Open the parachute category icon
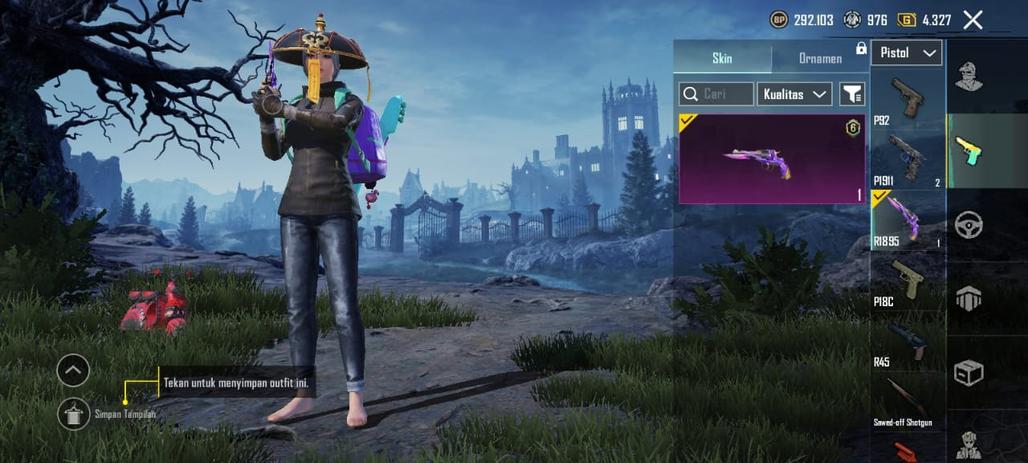 point(968,298)
